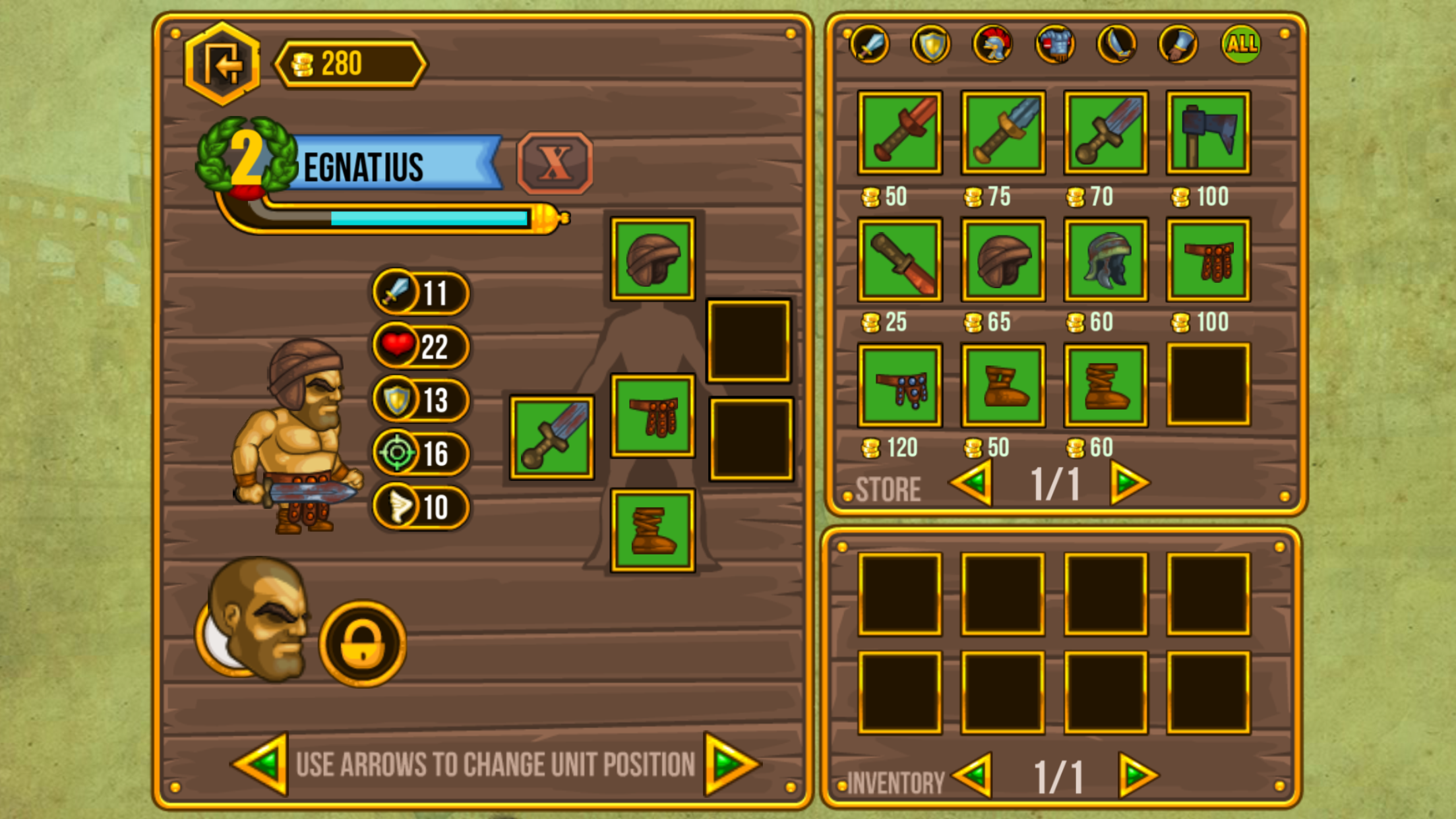Buy the dagger priced at 25
Viewport: 1456px width, 819px height.
899,260
